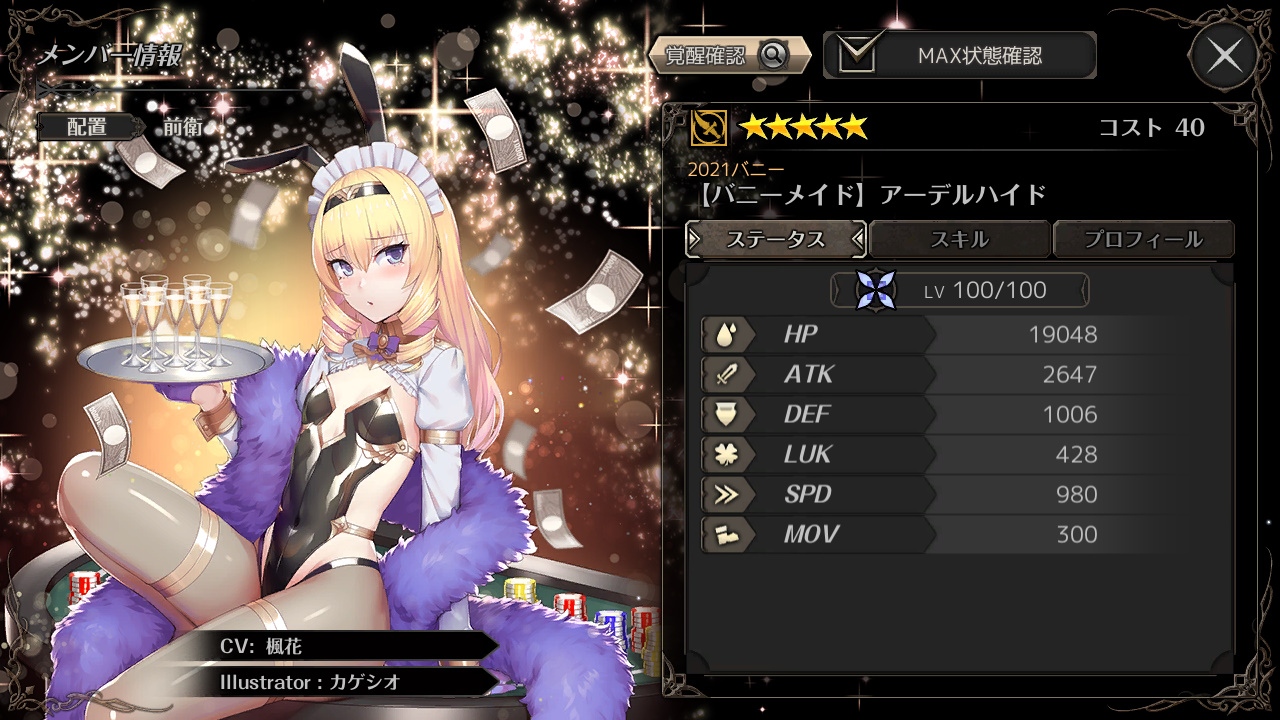Viewport: 1280px width, 720px height.
Task: Toggle the MAX状態確認 checkbox
Action: [x=857, y=55]
